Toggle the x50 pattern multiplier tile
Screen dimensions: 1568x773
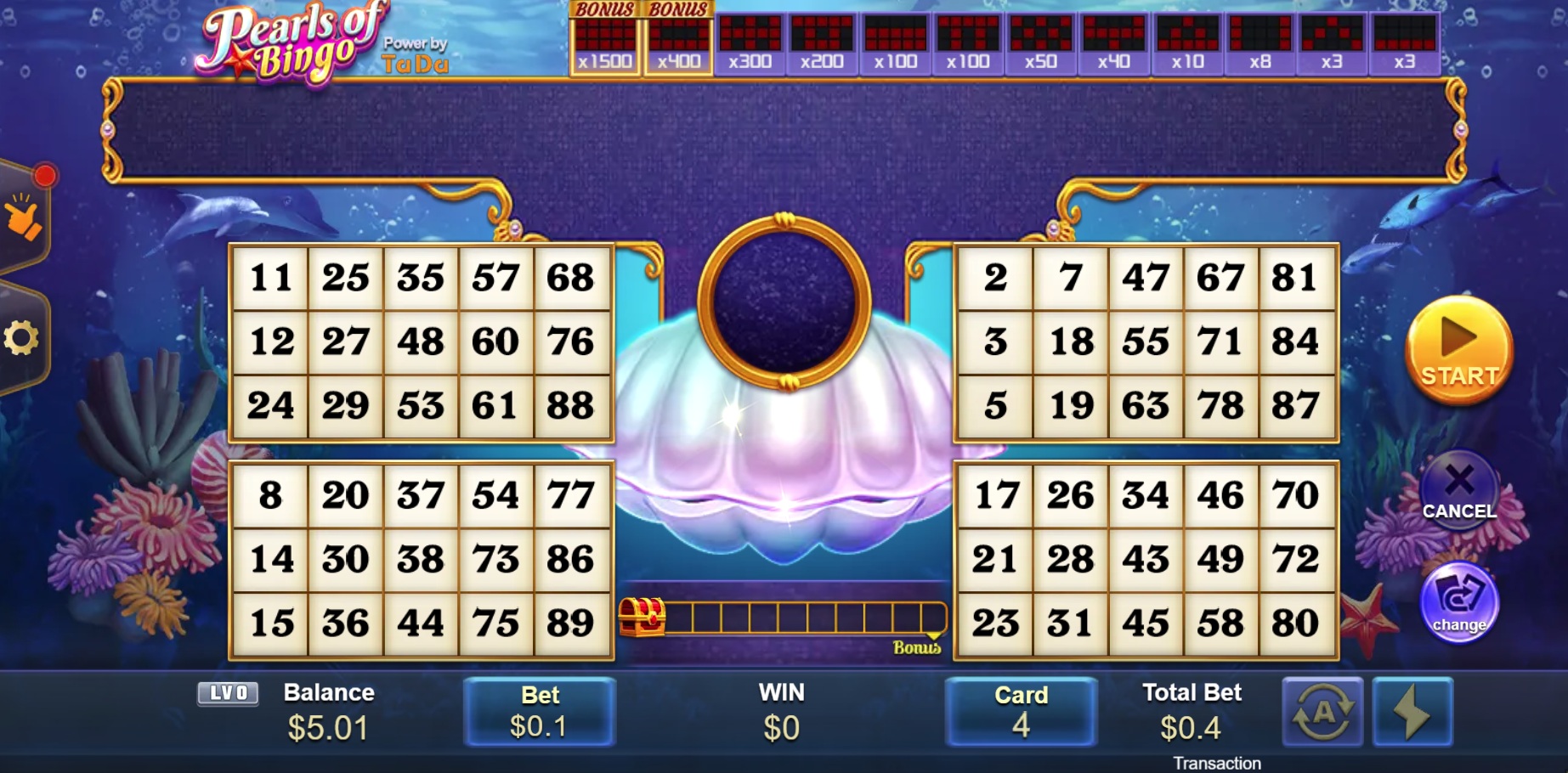click(x=1041, y=38)
